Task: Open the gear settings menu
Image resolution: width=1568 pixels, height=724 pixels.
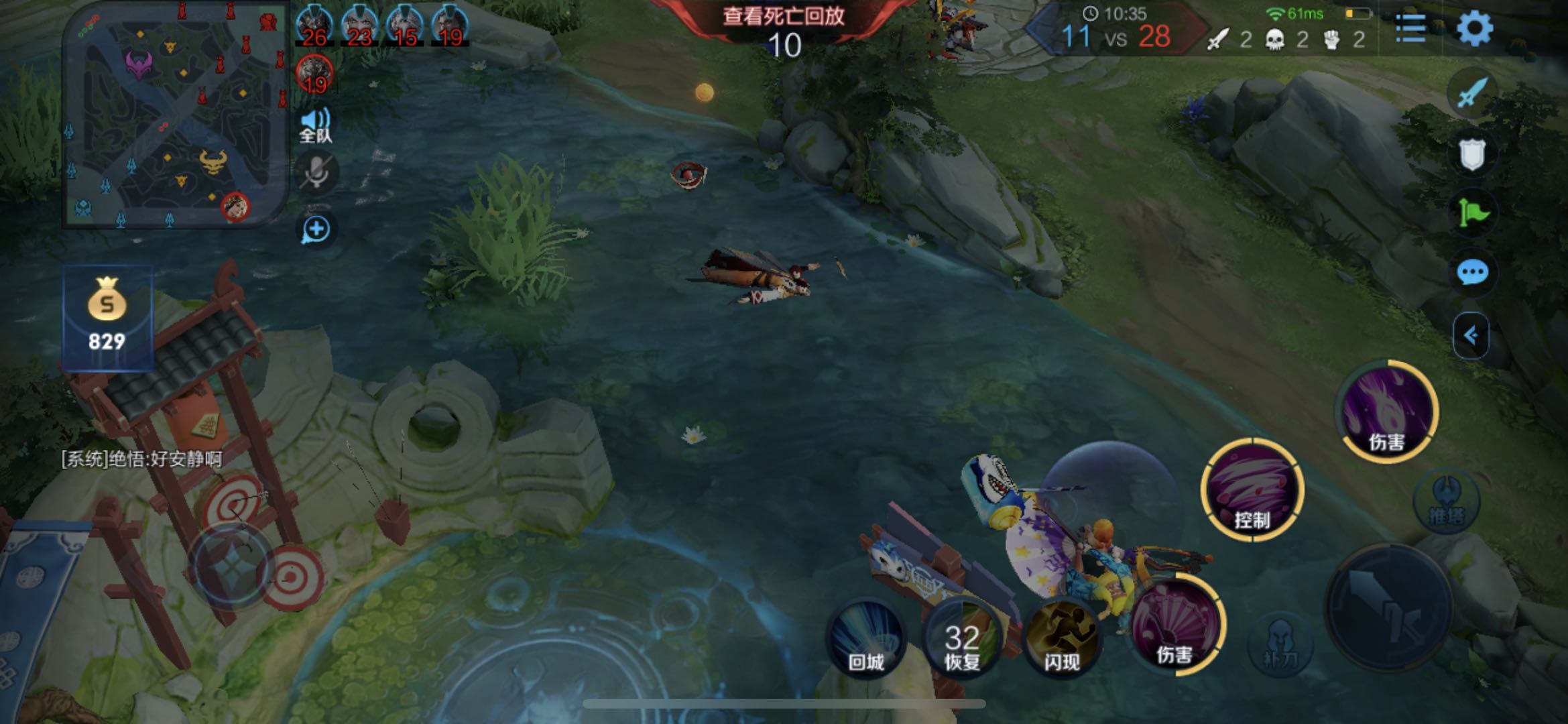Action: coord(1475,28)
